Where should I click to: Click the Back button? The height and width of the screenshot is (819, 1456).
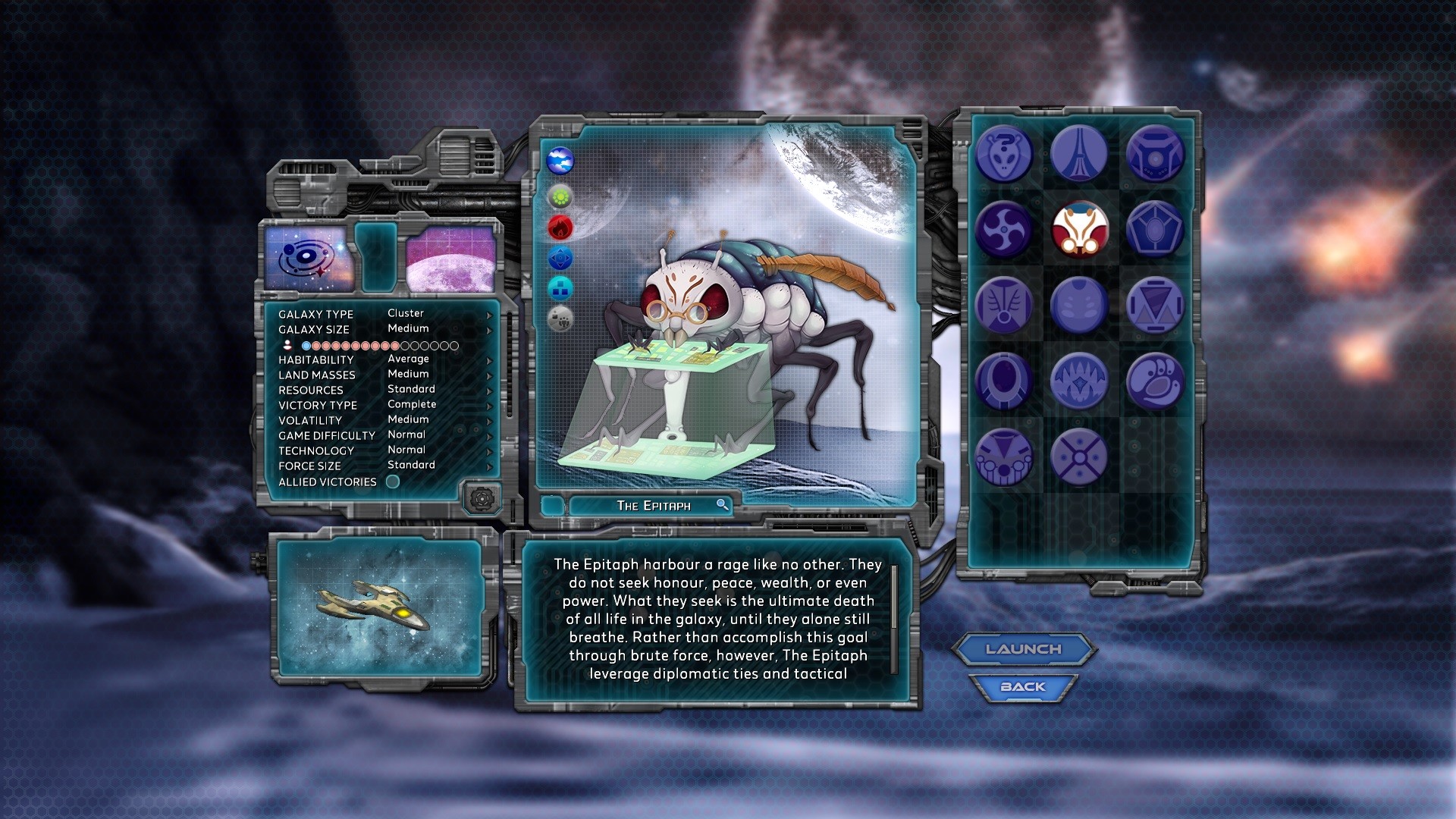(x=1024, y=685)
